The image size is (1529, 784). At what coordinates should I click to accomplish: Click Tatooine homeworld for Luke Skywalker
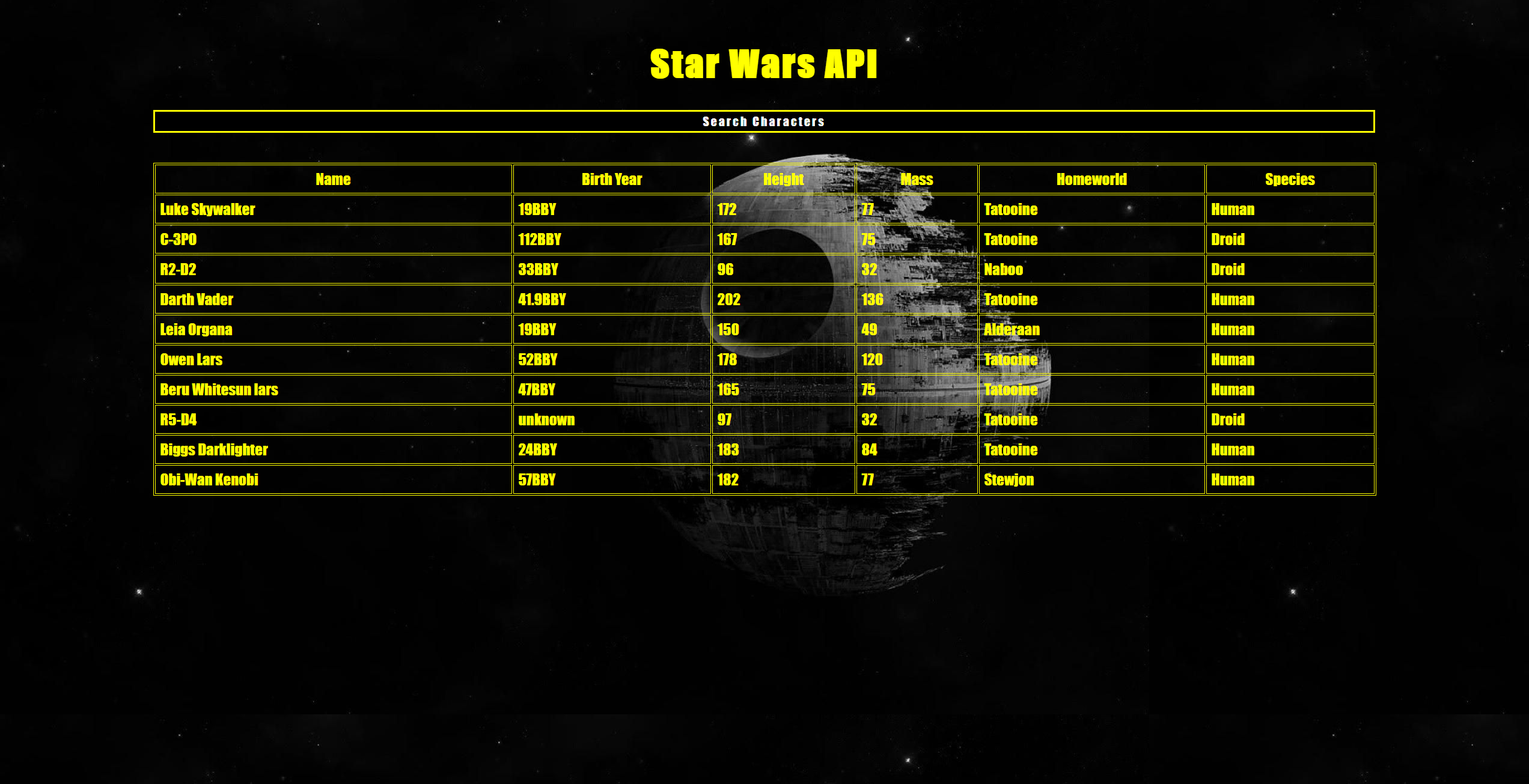[1010, 209]
